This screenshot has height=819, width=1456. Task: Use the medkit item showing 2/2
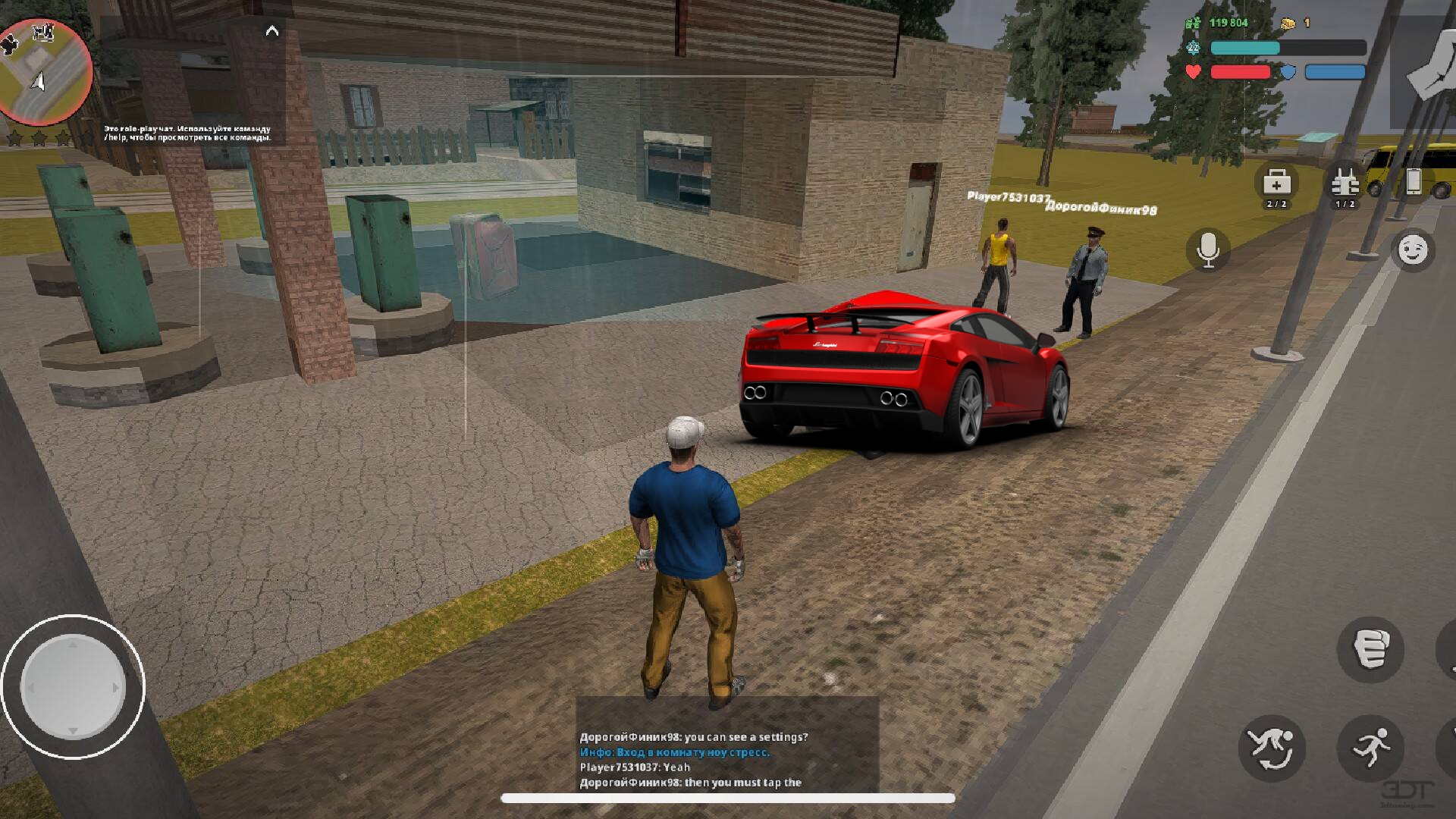click(x=1278, y=186)
